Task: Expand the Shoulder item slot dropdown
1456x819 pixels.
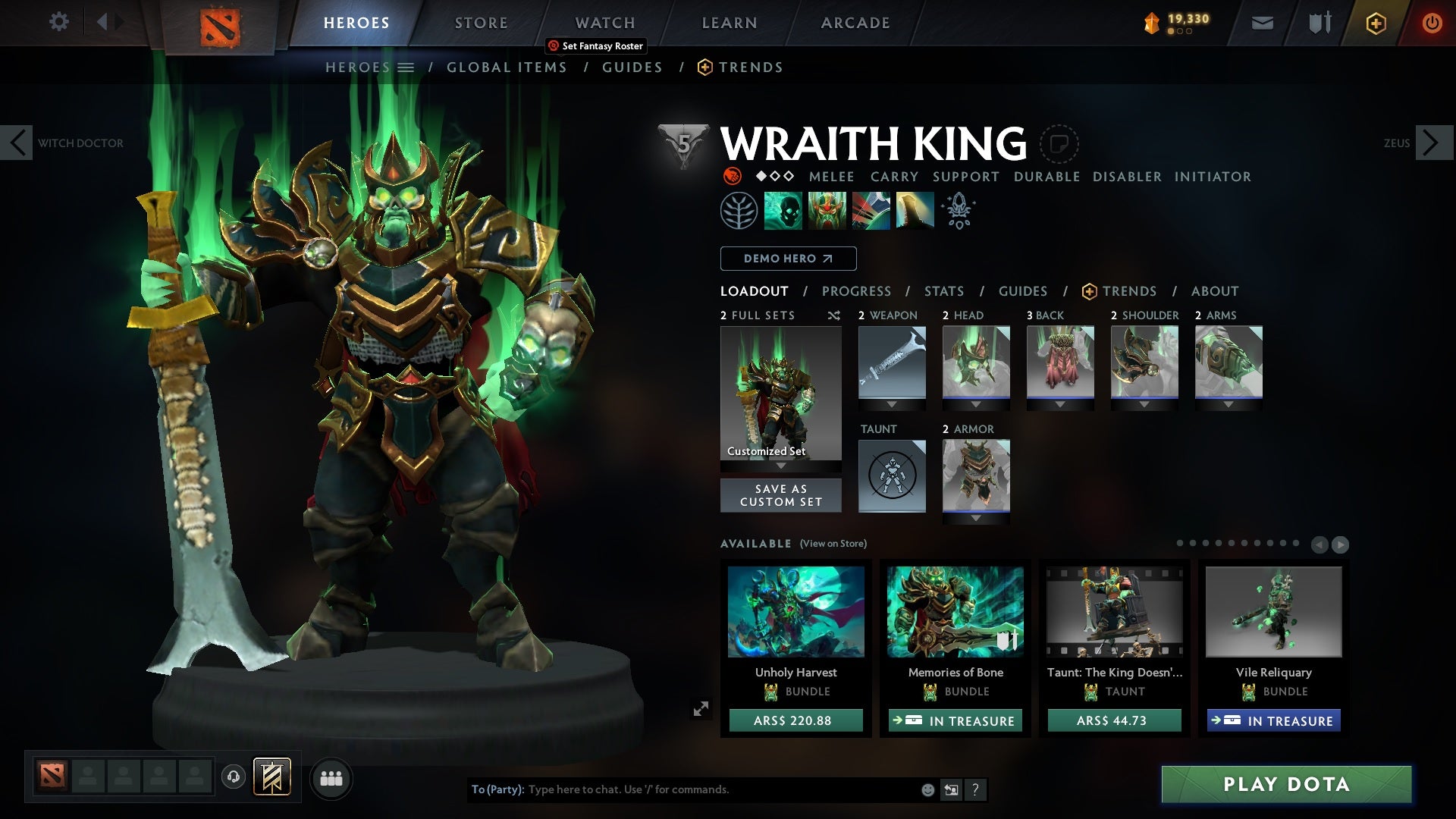Action: click(1145, 404)
